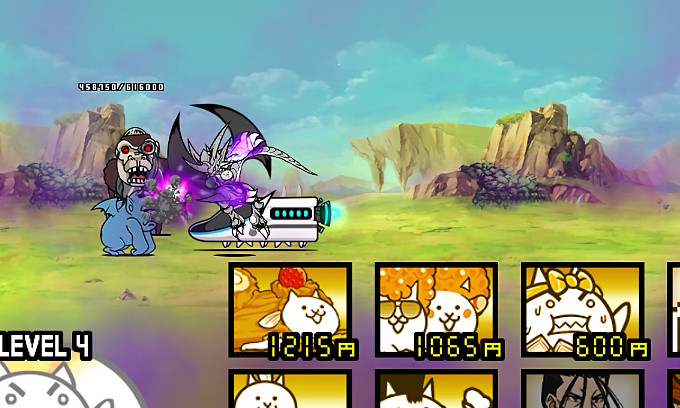This screenshot has width=680, height=408.
Task: Deploy the 1215-cost strawberry pancake cat
Action: point(290,309)
